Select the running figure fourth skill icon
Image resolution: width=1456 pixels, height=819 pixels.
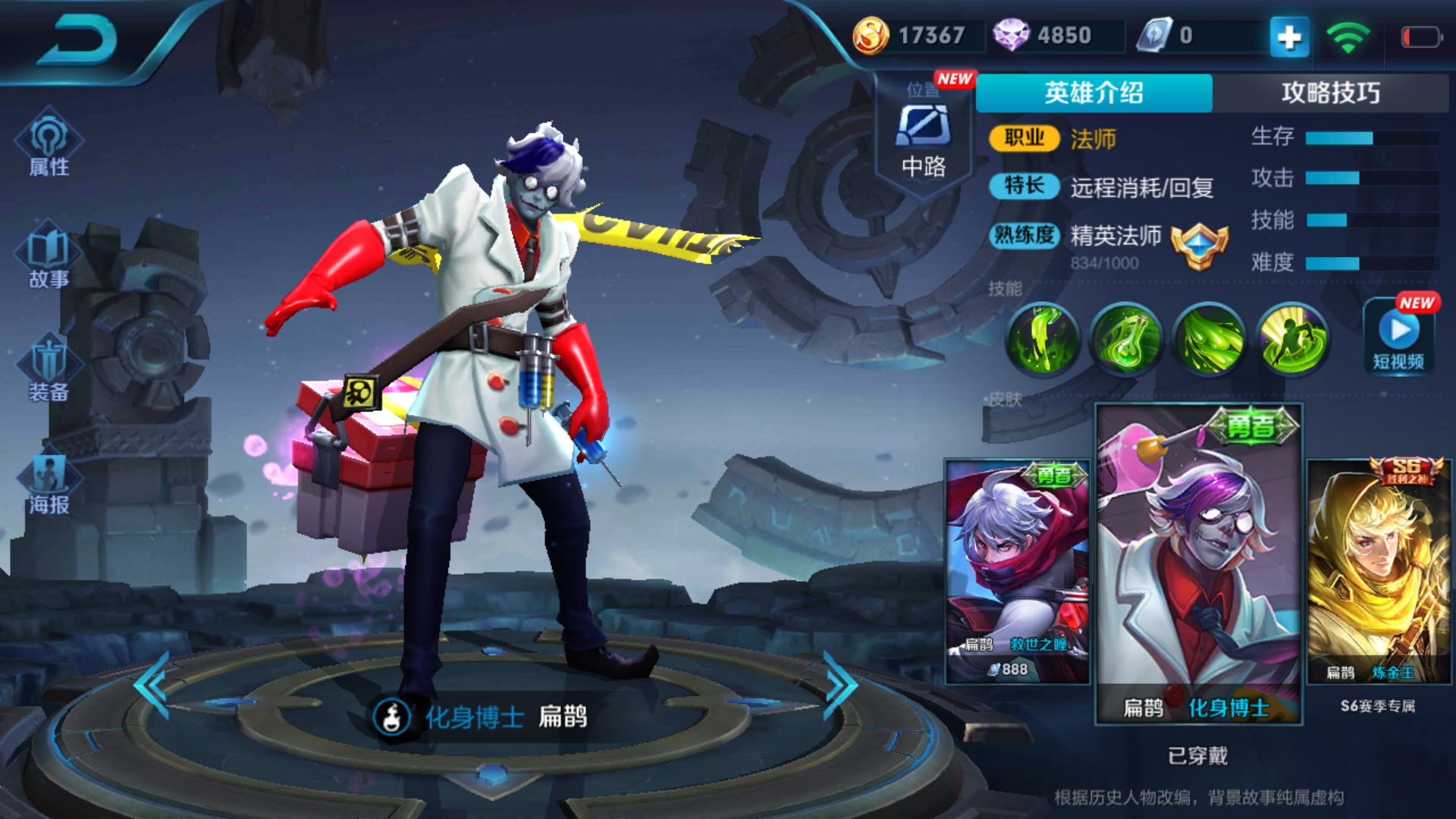click(x=1292, y=339)
